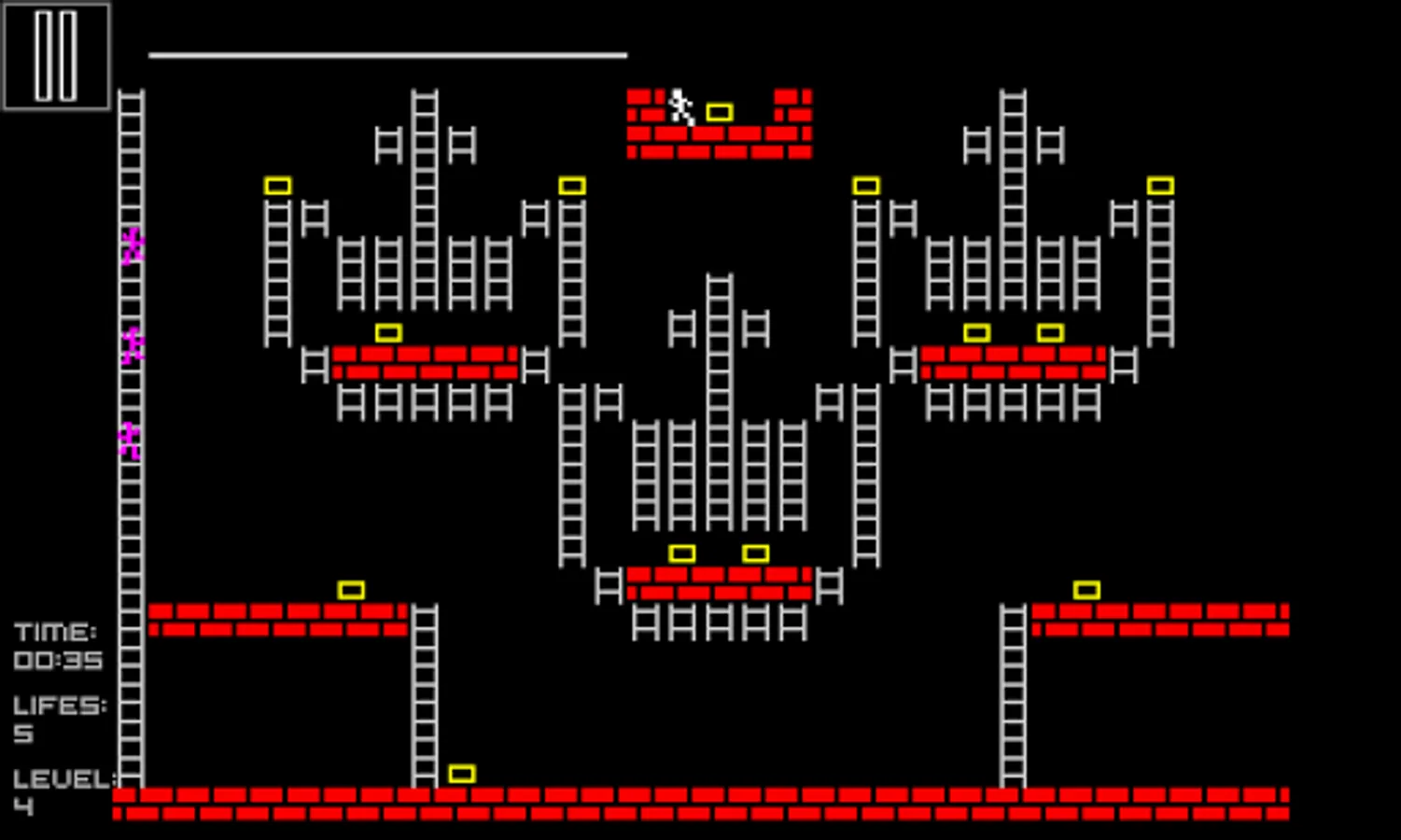This screenshot has width=1401, height=840.
Task: Select the gold above the left red brick platform
Action: [387, 331]
